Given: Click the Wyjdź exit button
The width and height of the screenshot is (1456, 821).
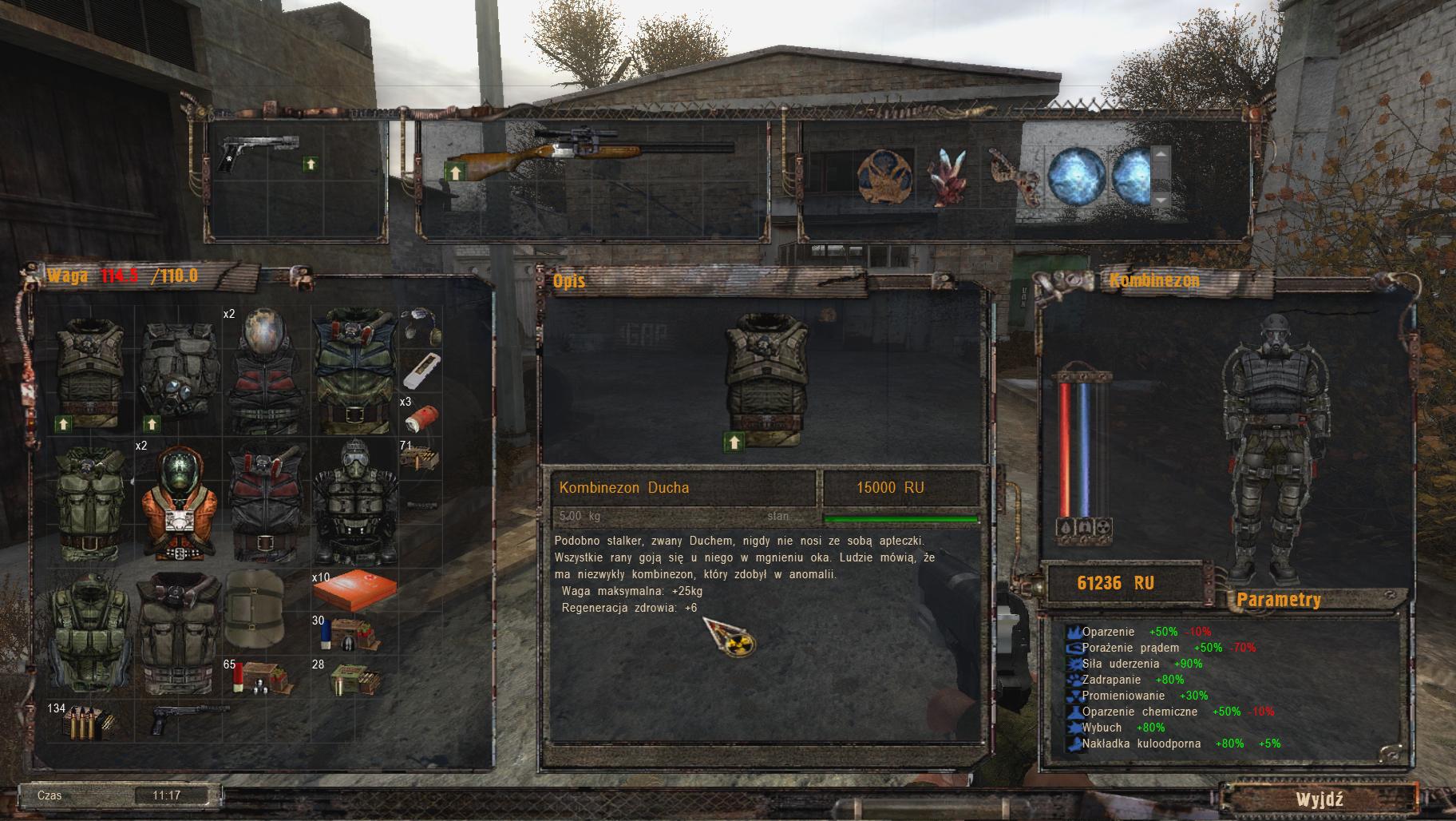Looking at the screenshot, I should [x=1319, y=799].
